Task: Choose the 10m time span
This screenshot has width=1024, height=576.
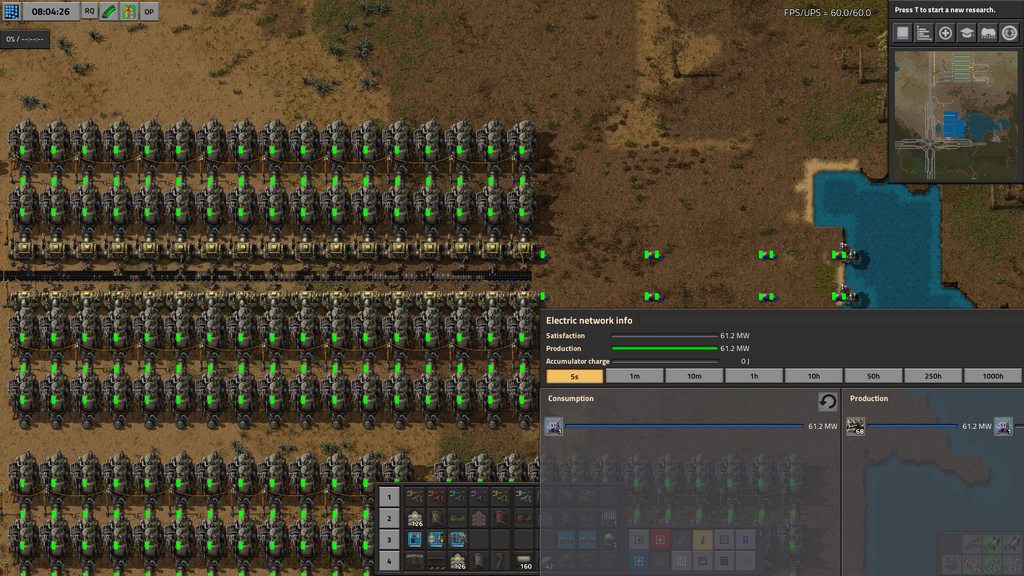Action: click(694, 376)
